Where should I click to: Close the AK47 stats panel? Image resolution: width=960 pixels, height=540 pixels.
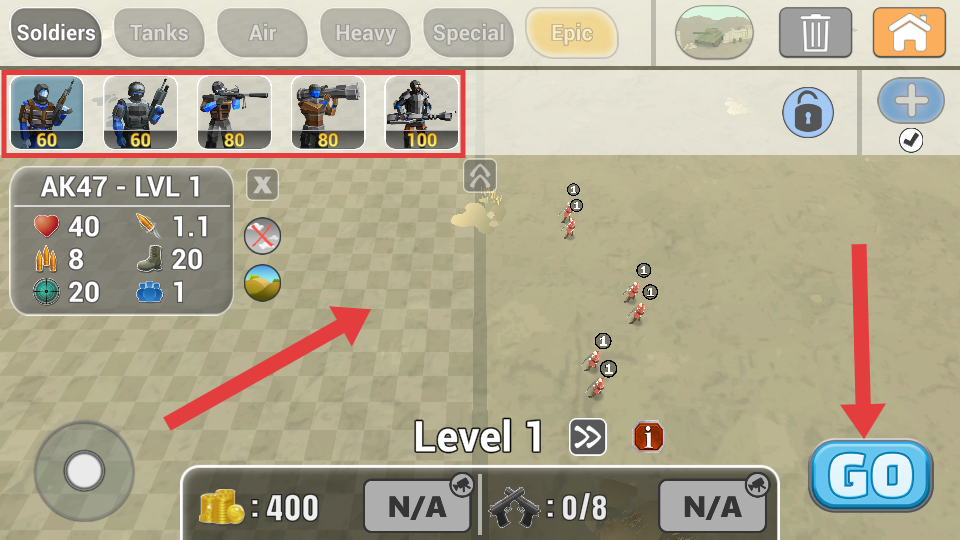pos(262,184)
